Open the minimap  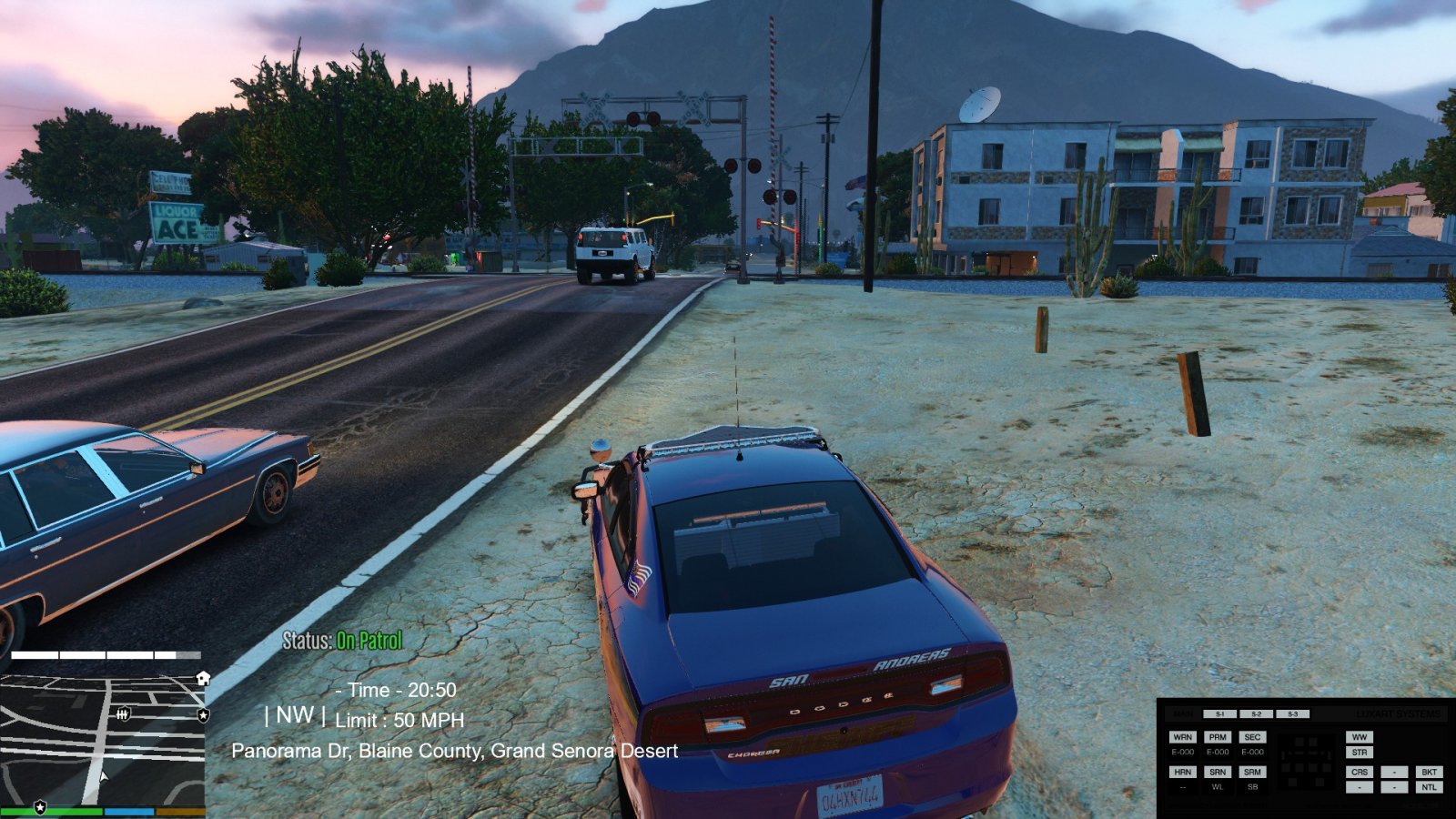102,737
